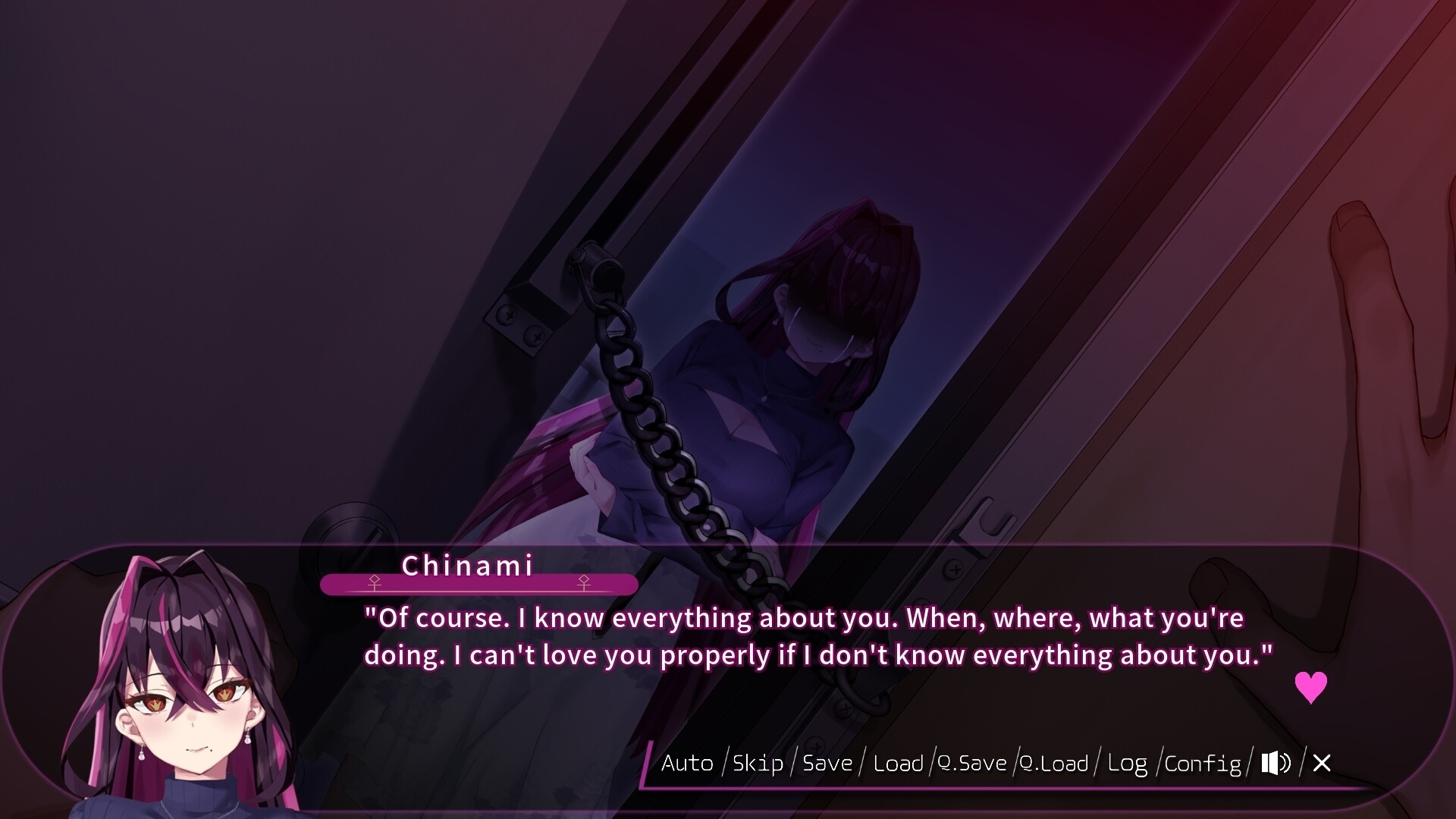Open the Config settings
1456x819 pixels.
click(1203, 763)
